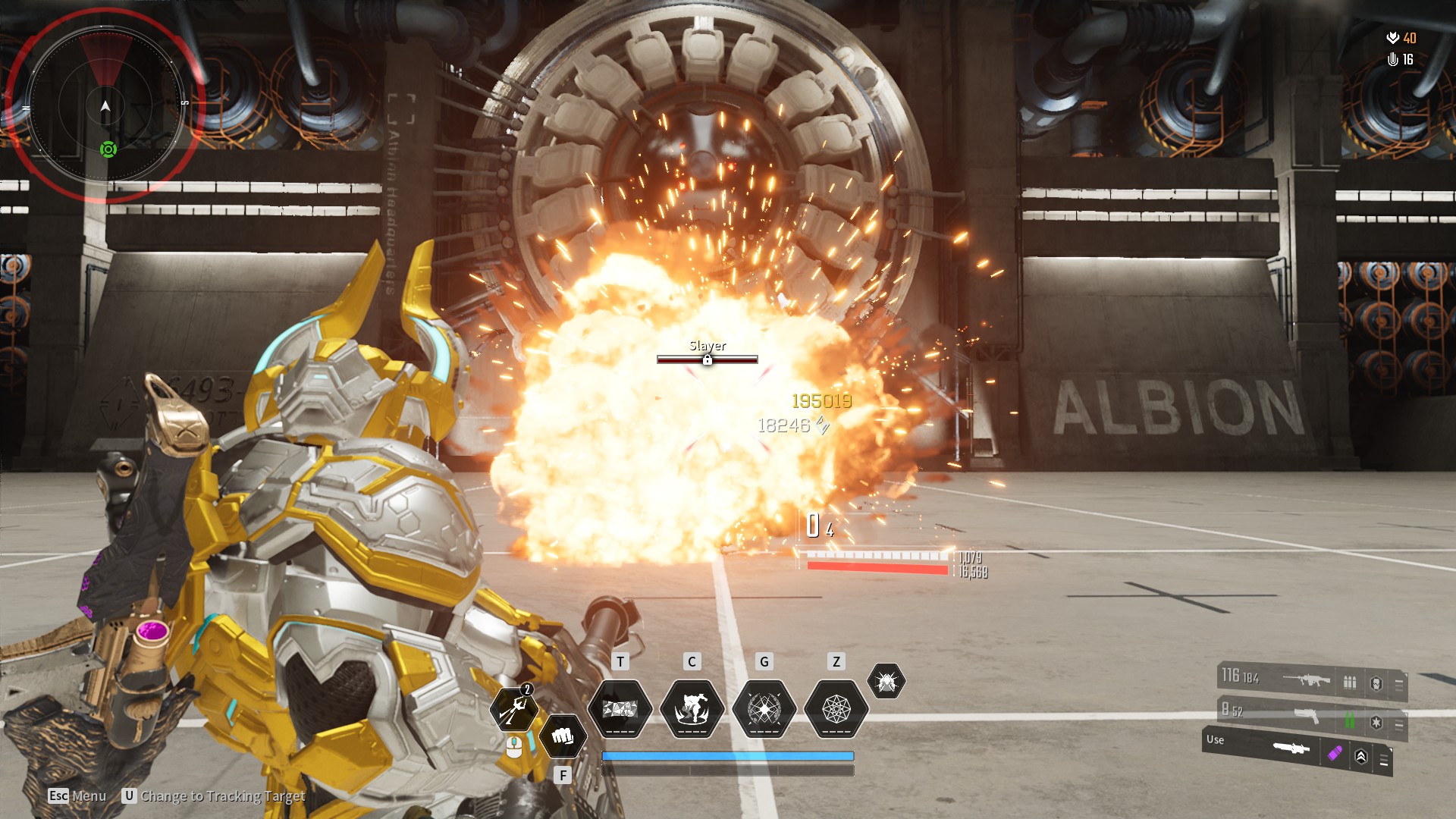The image size is (1456, 819).
Task: Activate the shattered wall skill icon
Action: pos(620,709)
